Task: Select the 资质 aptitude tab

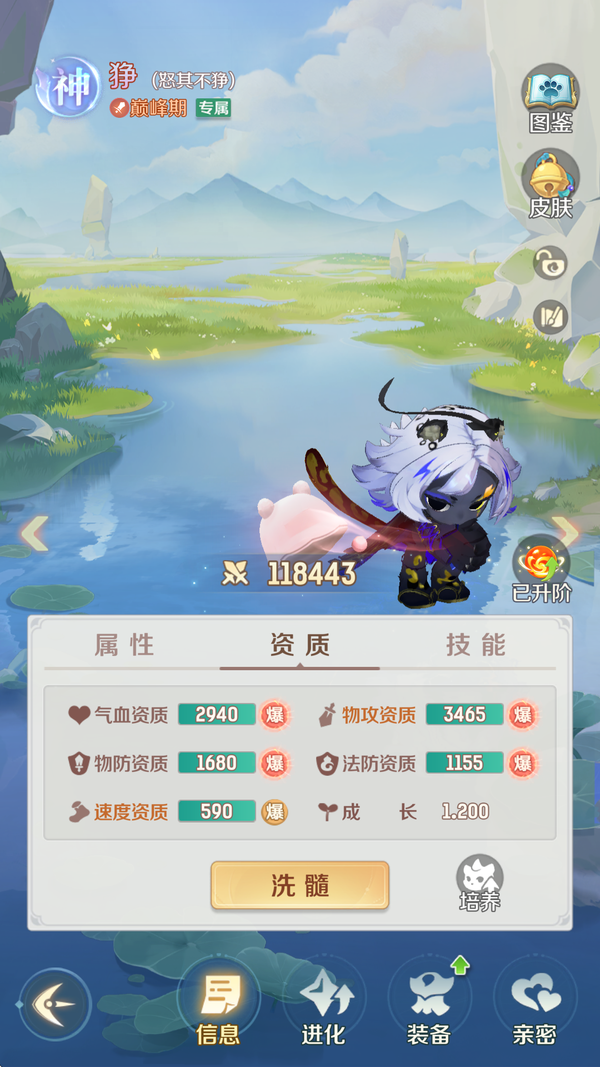Action: pyautogui.click(x=299, y=645)
